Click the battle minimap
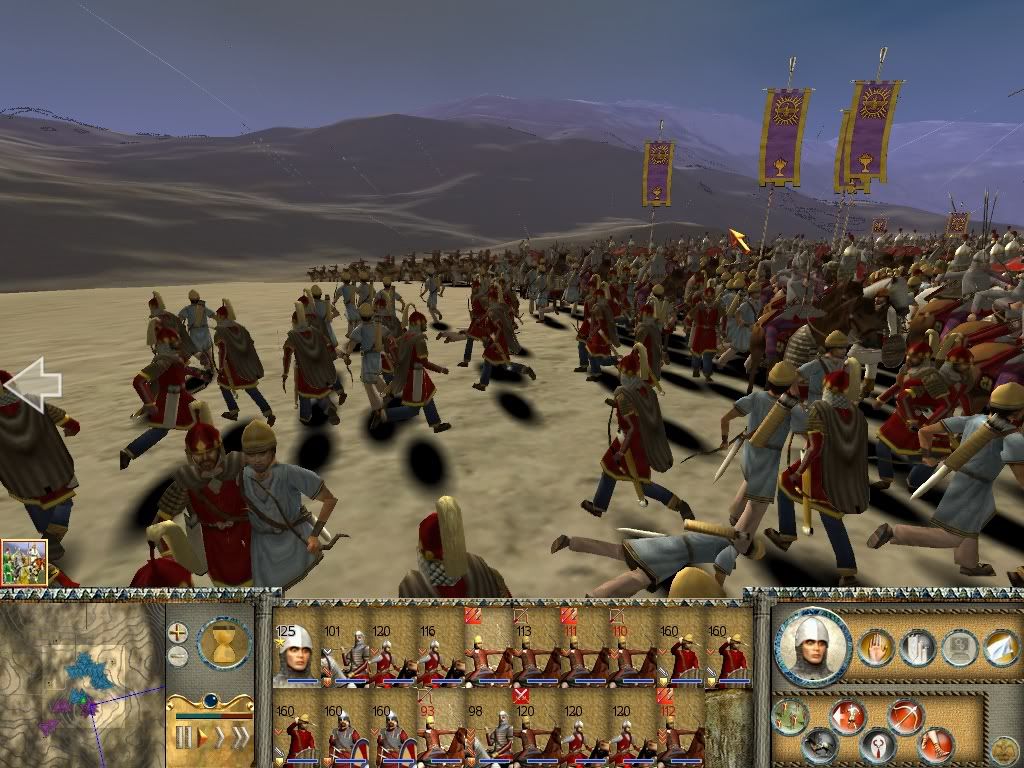The image size is (1024, 768). point(80,680)
